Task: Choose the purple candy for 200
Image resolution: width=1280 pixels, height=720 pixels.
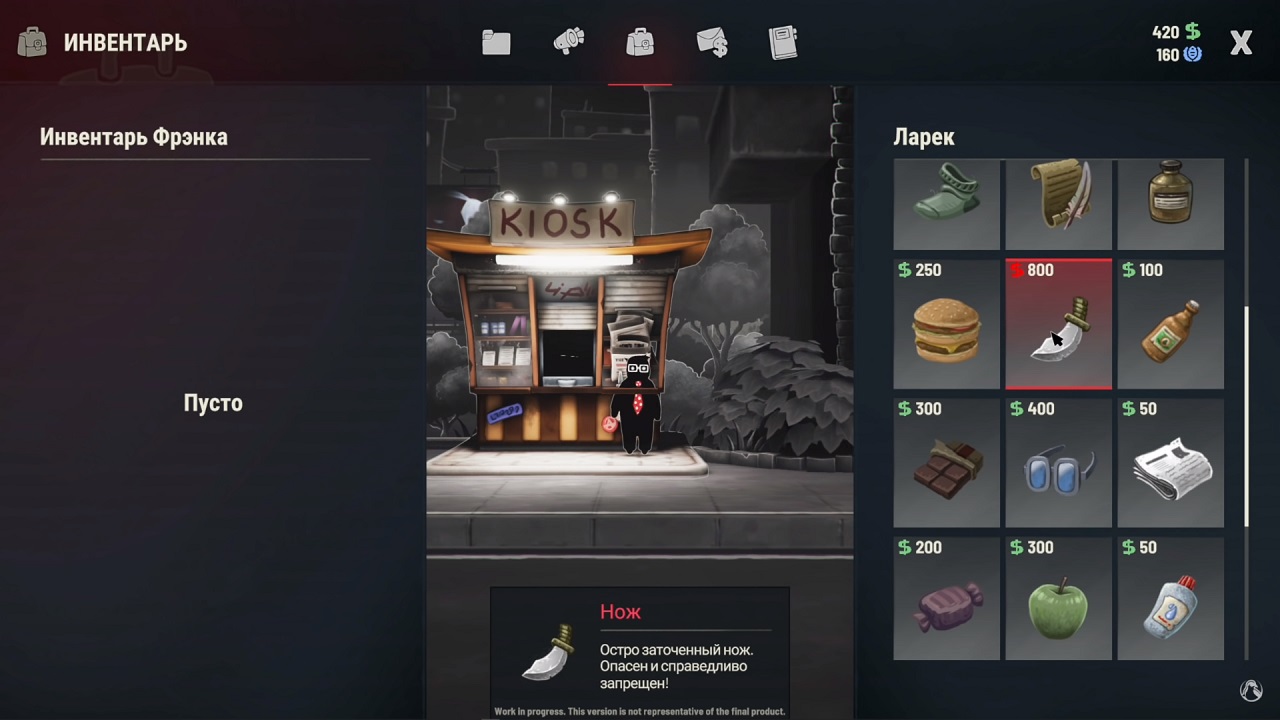Action: (946, 601)
